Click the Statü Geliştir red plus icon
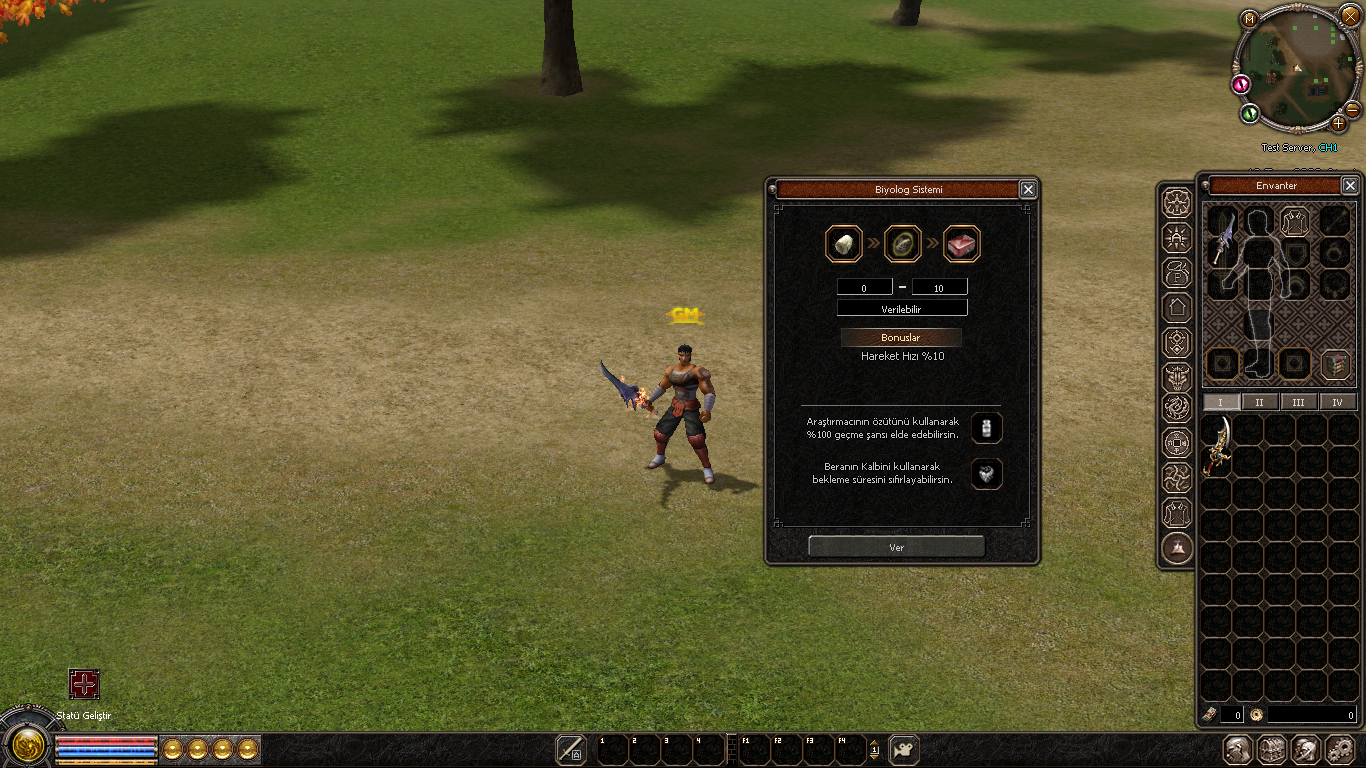Image resolution: width=1366 pixels, height=768 pixels. pyautogui.click(x=84, y=684)
